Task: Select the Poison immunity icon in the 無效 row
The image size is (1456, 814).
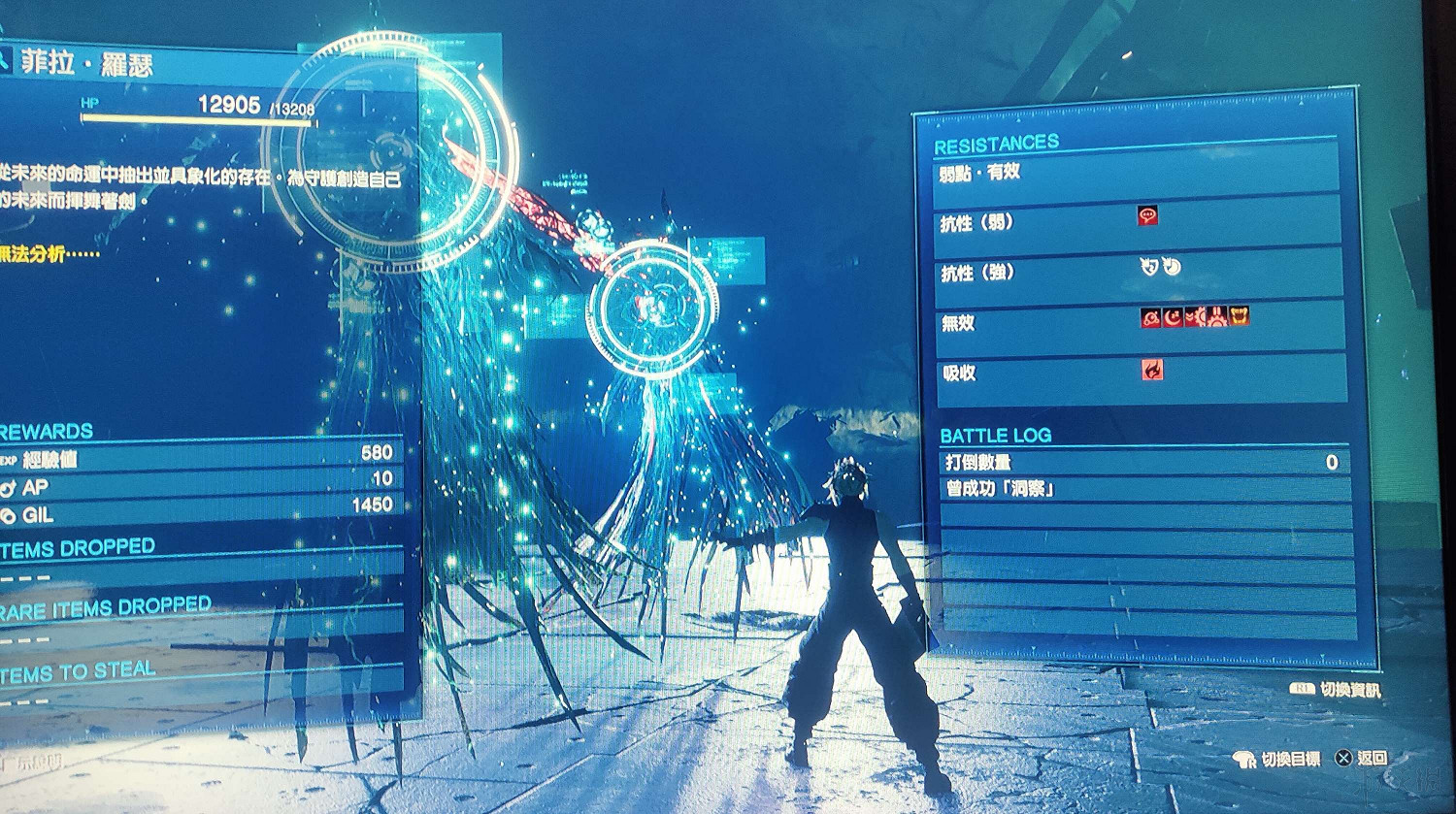Action: click(x=1150, y=317)
